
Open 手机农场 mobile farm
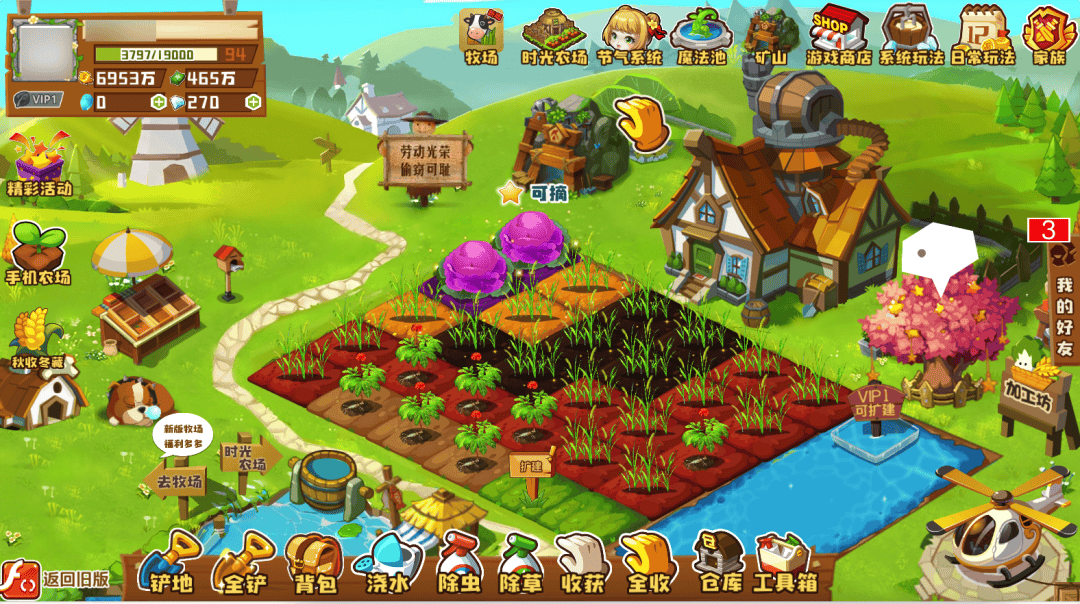pos(39,253)
